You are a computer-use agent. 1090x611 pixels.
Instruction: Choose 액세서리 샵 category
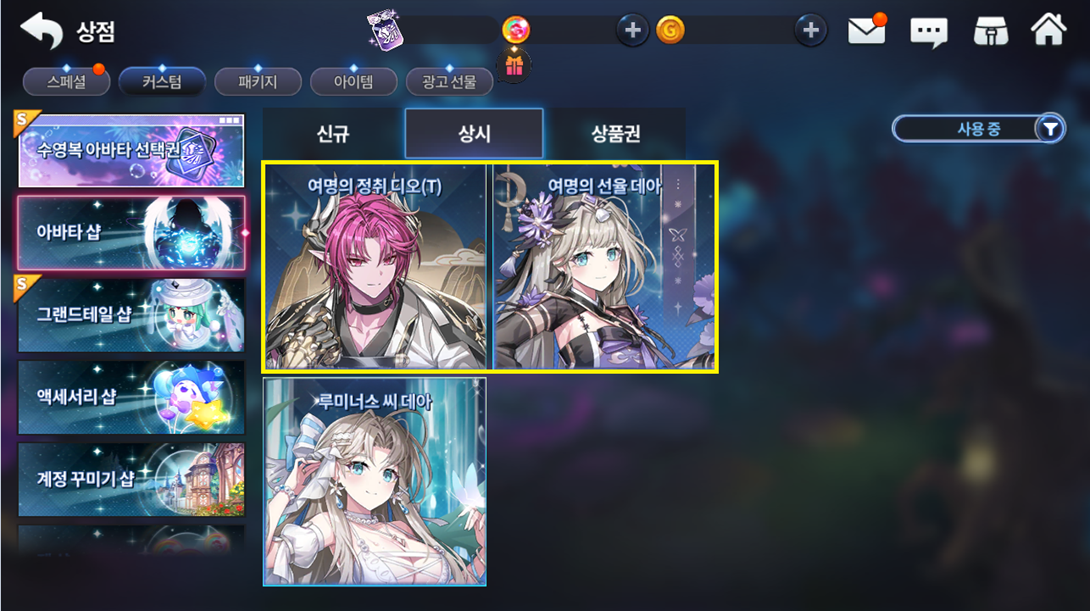(131, 397)
